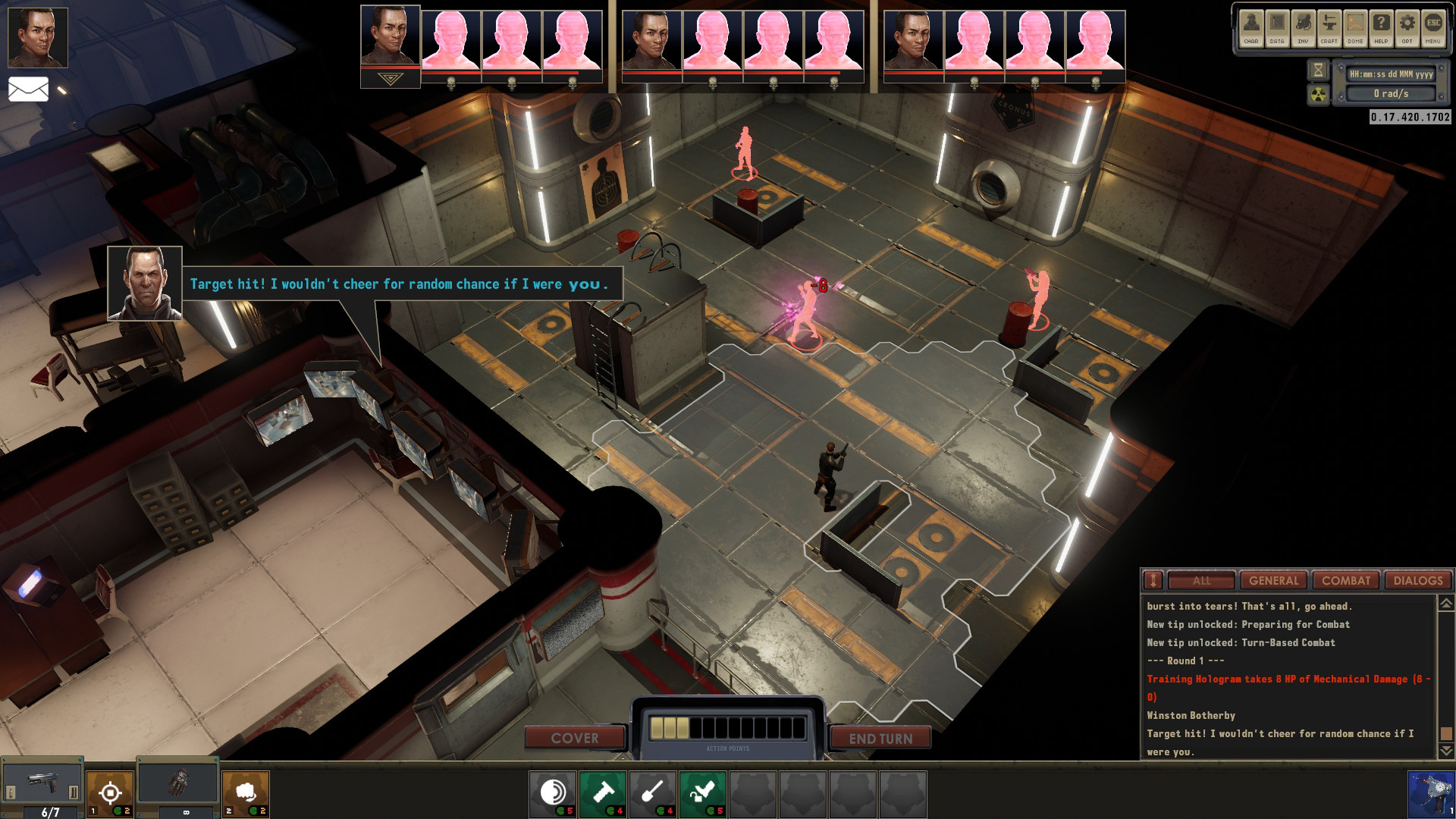Switch to the DIALOGS log tab
The image size is (1456, 819).
pos(1418,581)
